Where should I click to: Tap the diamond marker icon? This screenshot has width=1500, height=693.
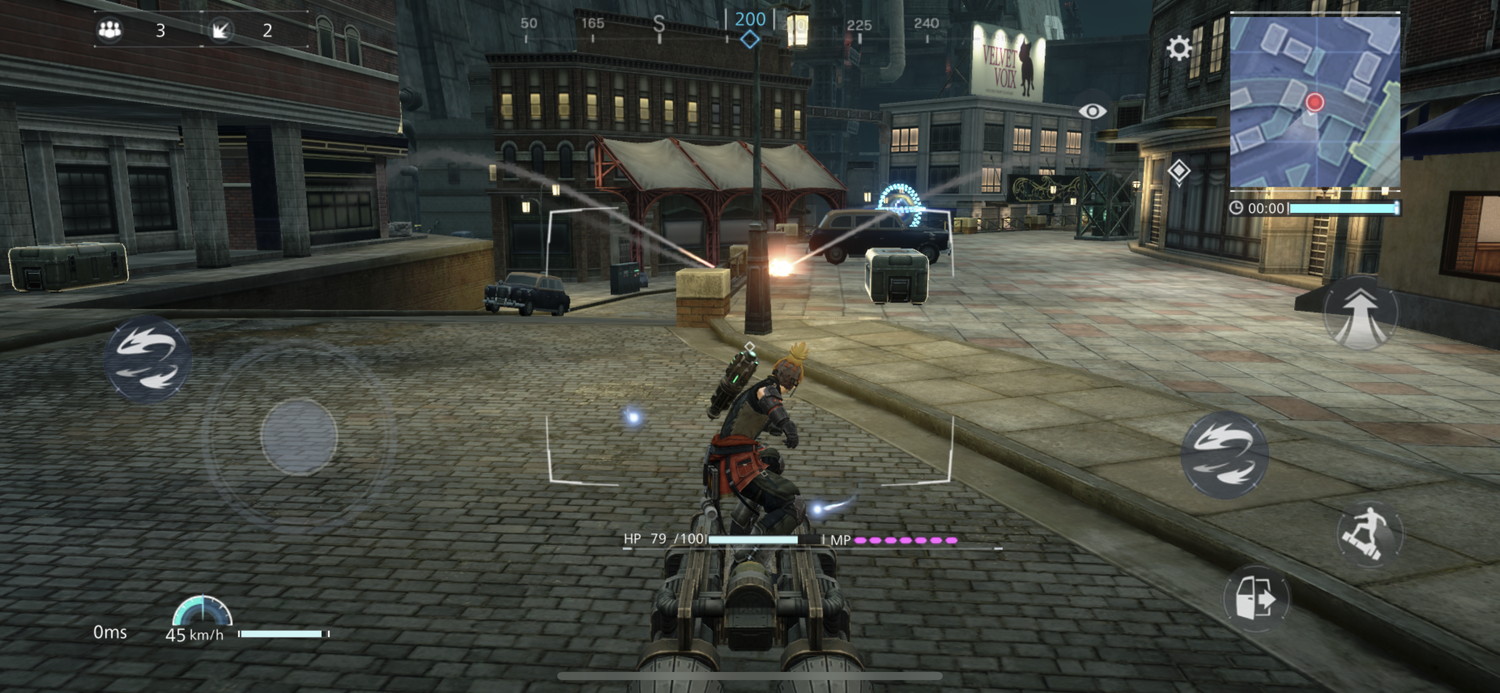coord(1179,172)
